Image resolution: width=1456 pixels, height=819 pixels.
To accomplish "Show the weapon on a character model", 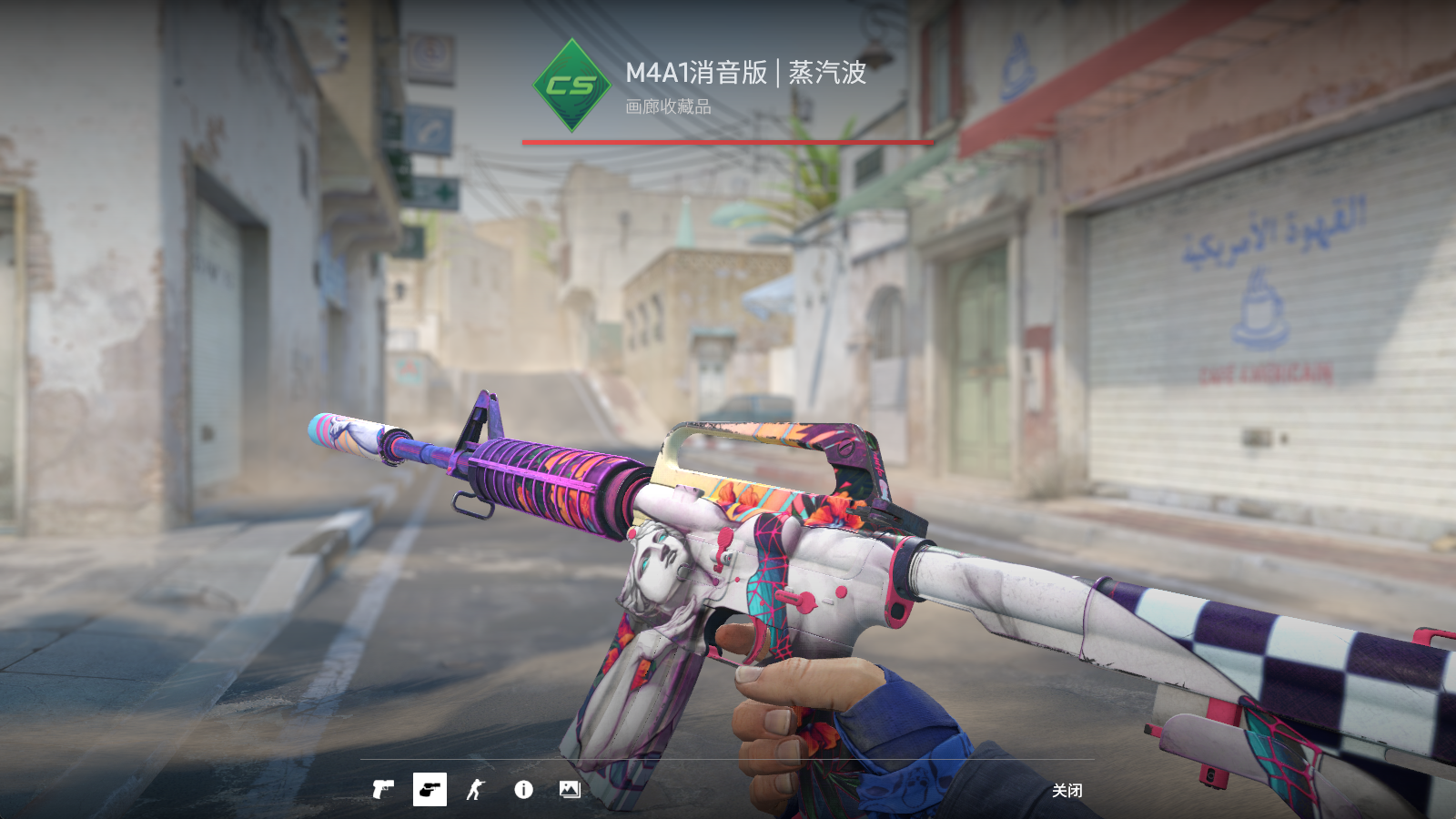I will pyautogui.click(x=476, y=789).
